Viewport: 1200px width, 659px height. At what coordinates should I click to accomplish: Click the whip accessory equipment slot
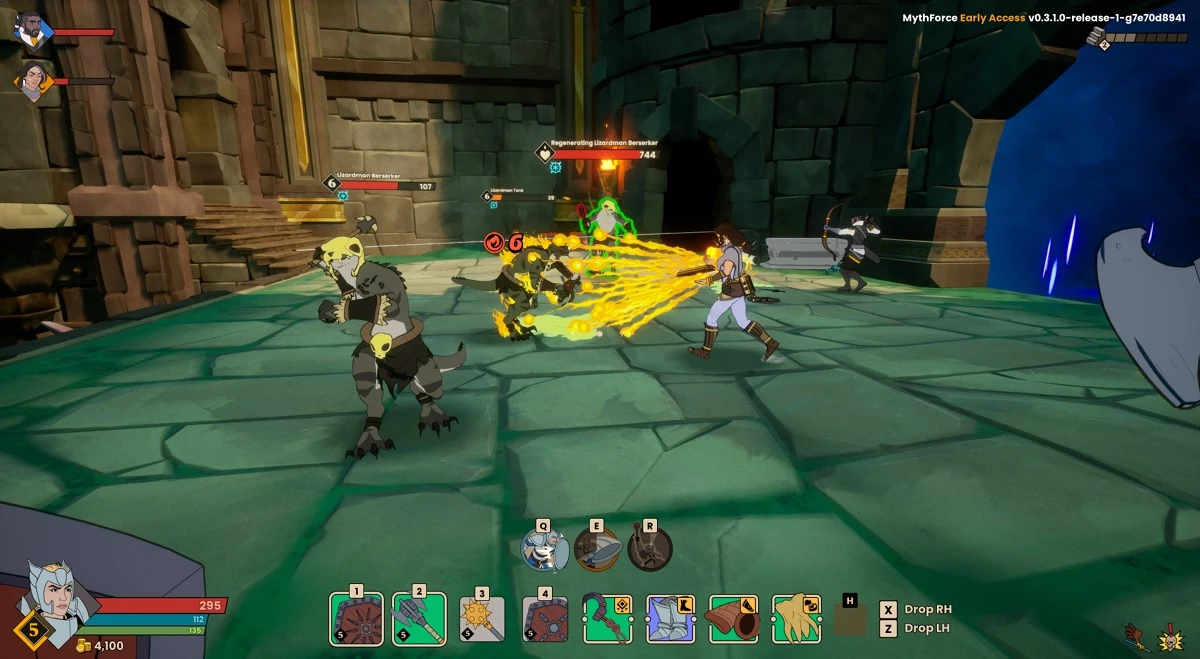pyautogui.click(x=608, y=620)
